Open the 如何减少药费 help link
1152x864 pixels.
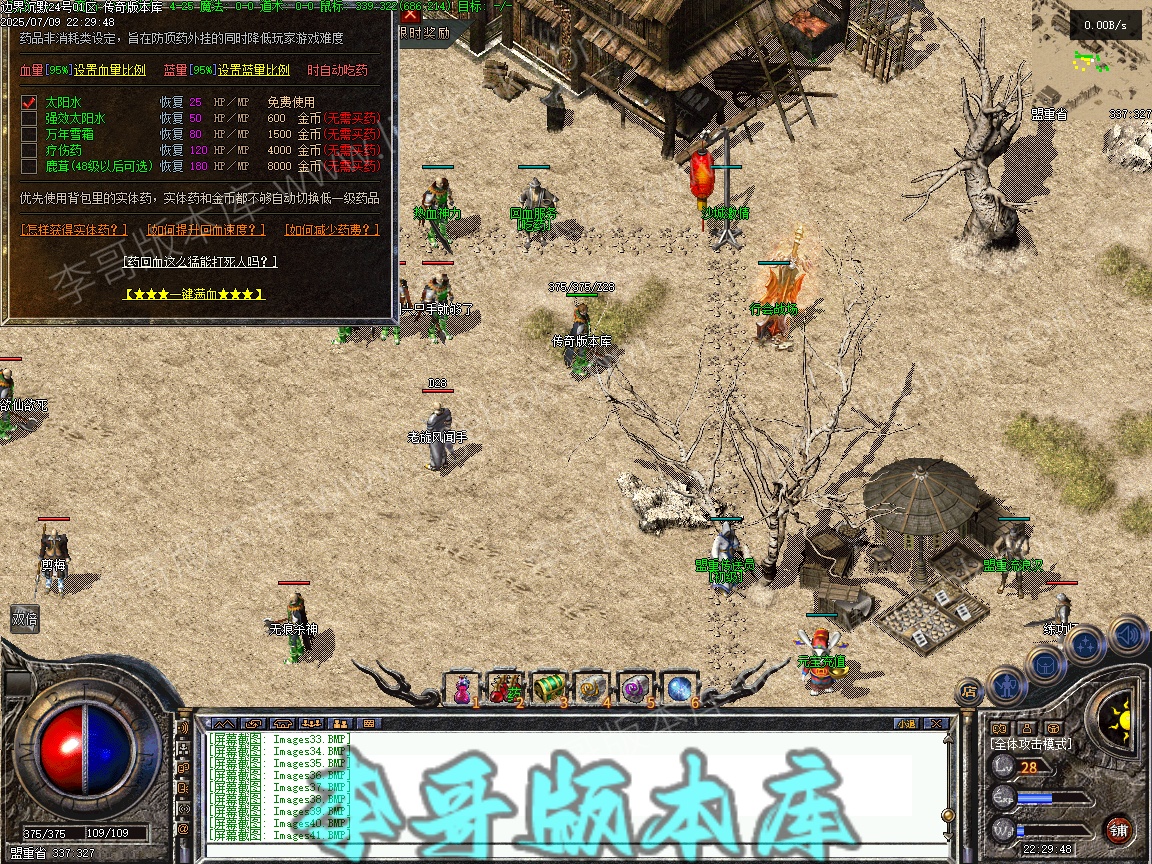pyautogui.click(x=332, y=230)
